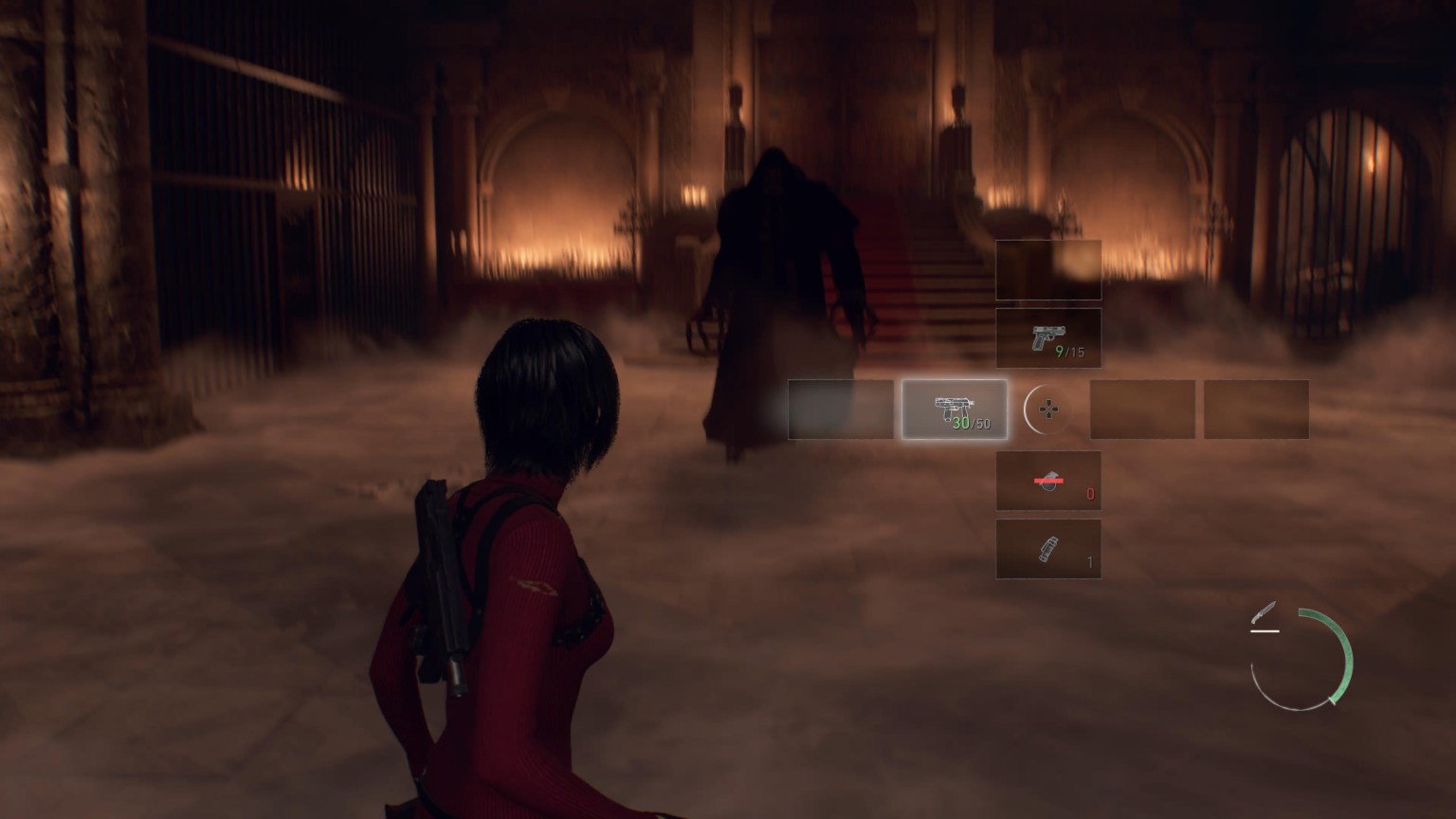Image resolution: width=1456 pixels, height=819 pixels.
Task: Click the d-pad navigation icon
Action: (x=1048, y=409)
